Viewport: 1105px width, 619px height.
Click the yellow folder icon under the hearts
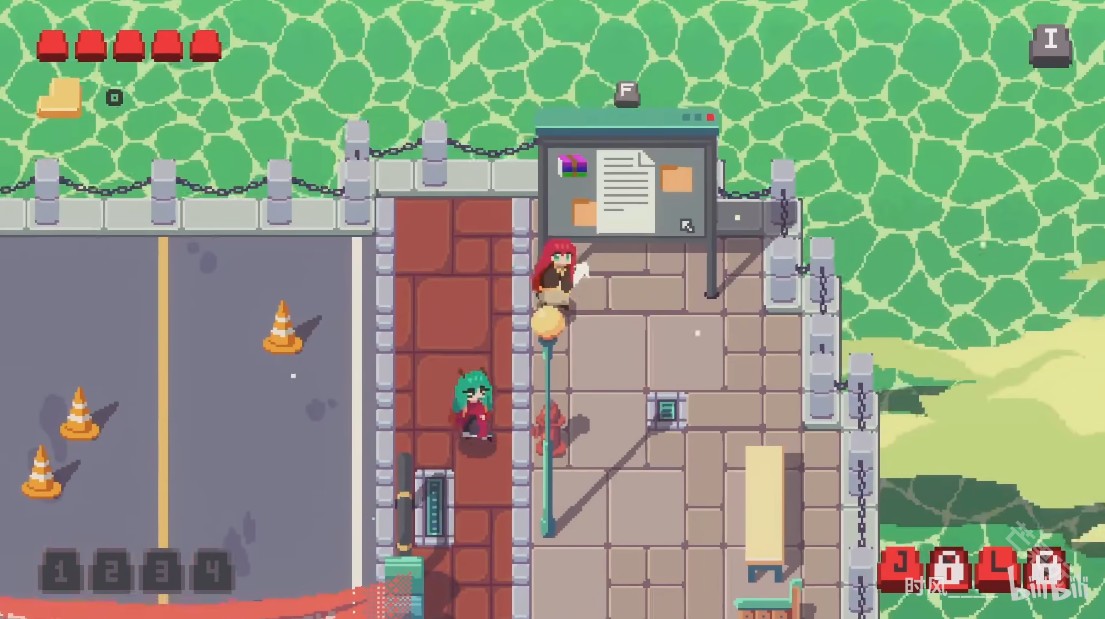point(60,98)
